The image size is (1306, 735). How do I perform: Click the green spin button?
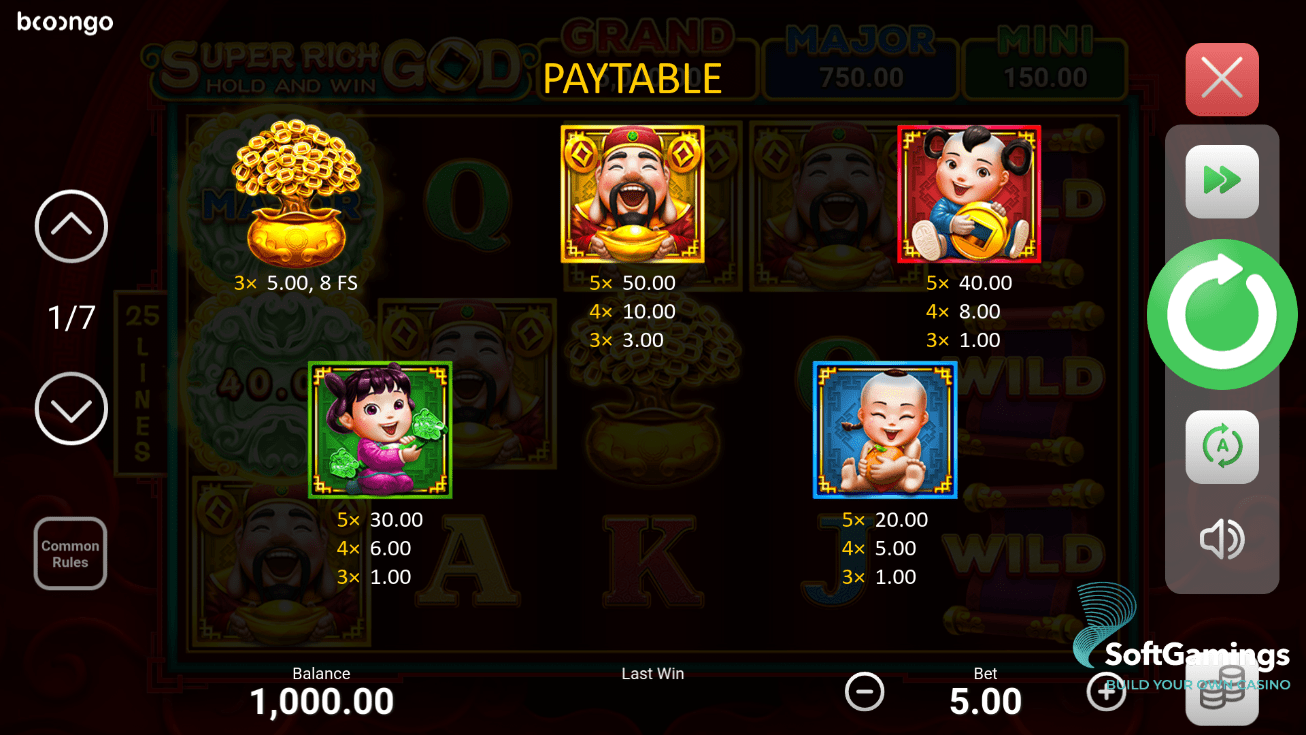click(1221, 313)
